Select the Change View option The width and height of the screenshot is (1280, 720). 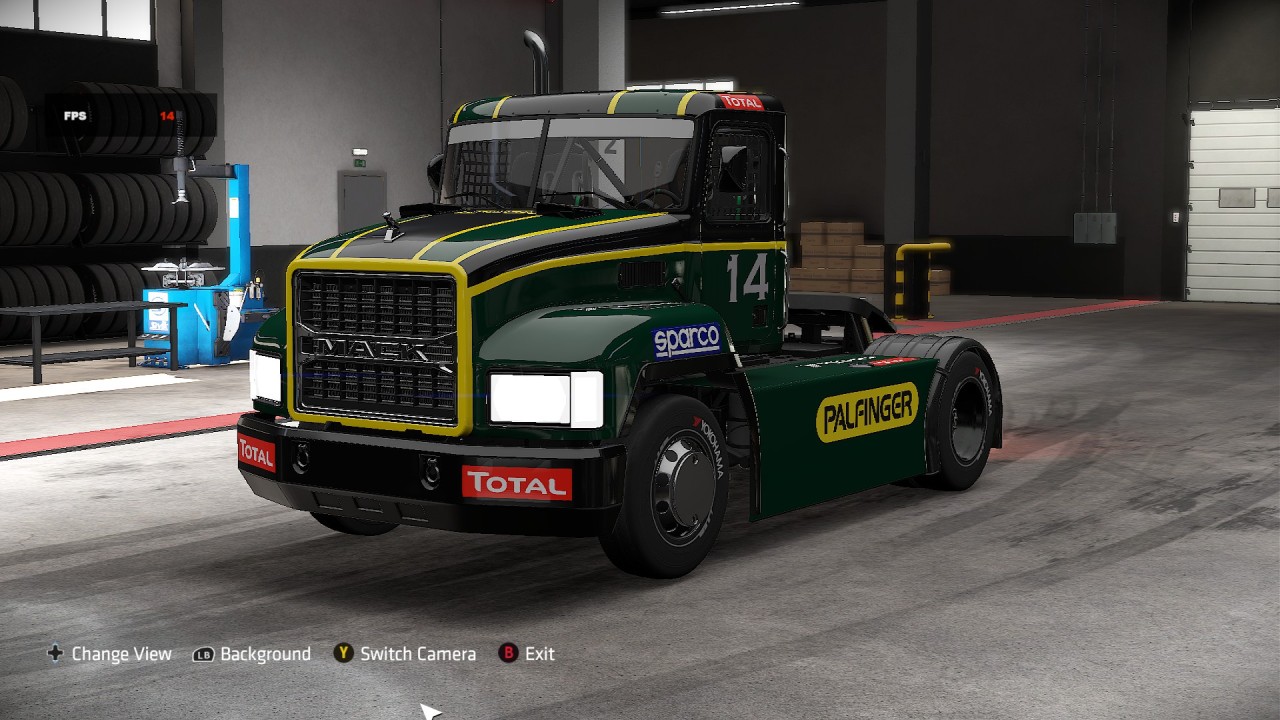tap(110, 654)
